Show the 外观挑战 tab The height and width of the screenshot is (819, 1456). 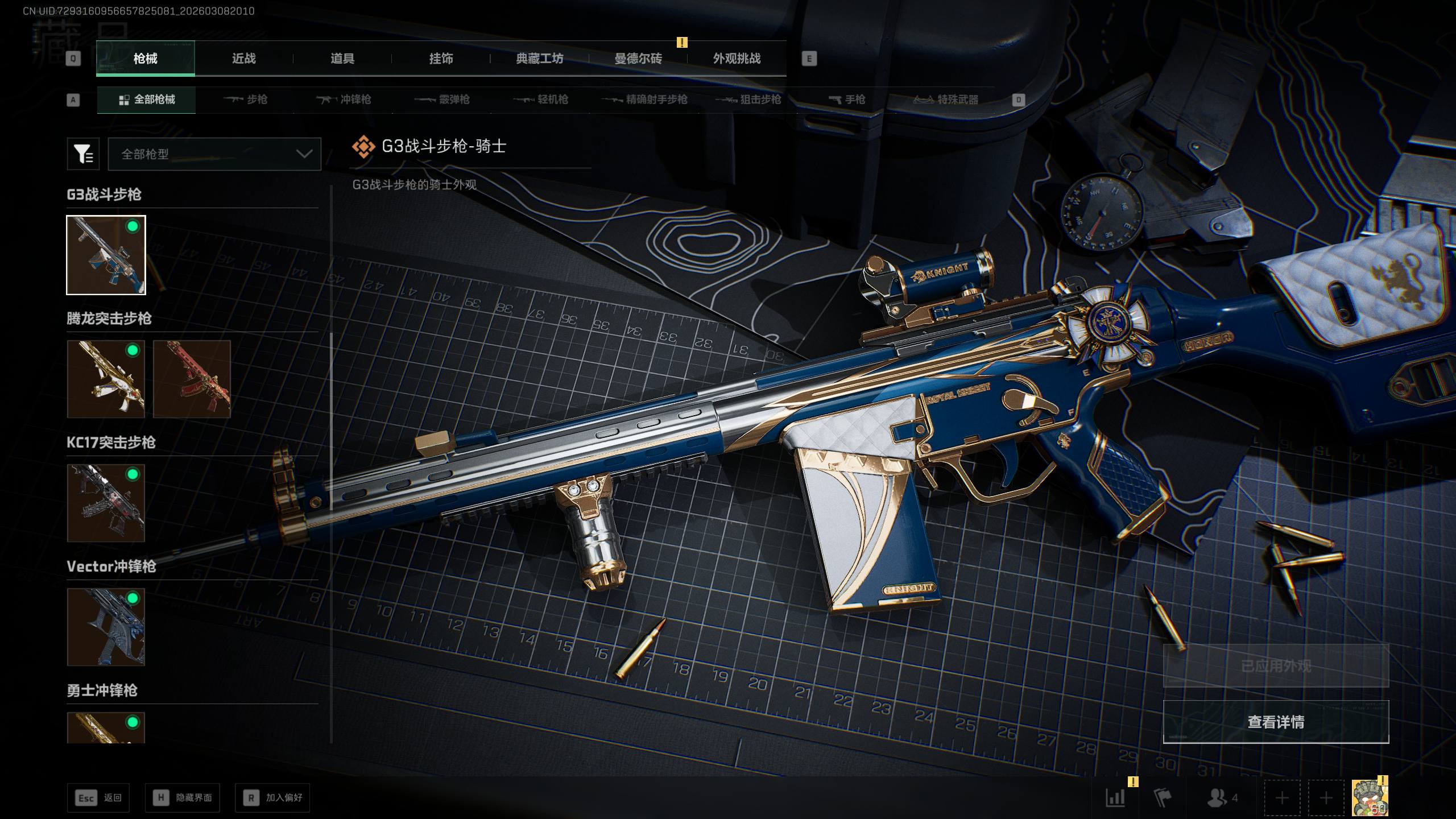[x=737, y=59]
